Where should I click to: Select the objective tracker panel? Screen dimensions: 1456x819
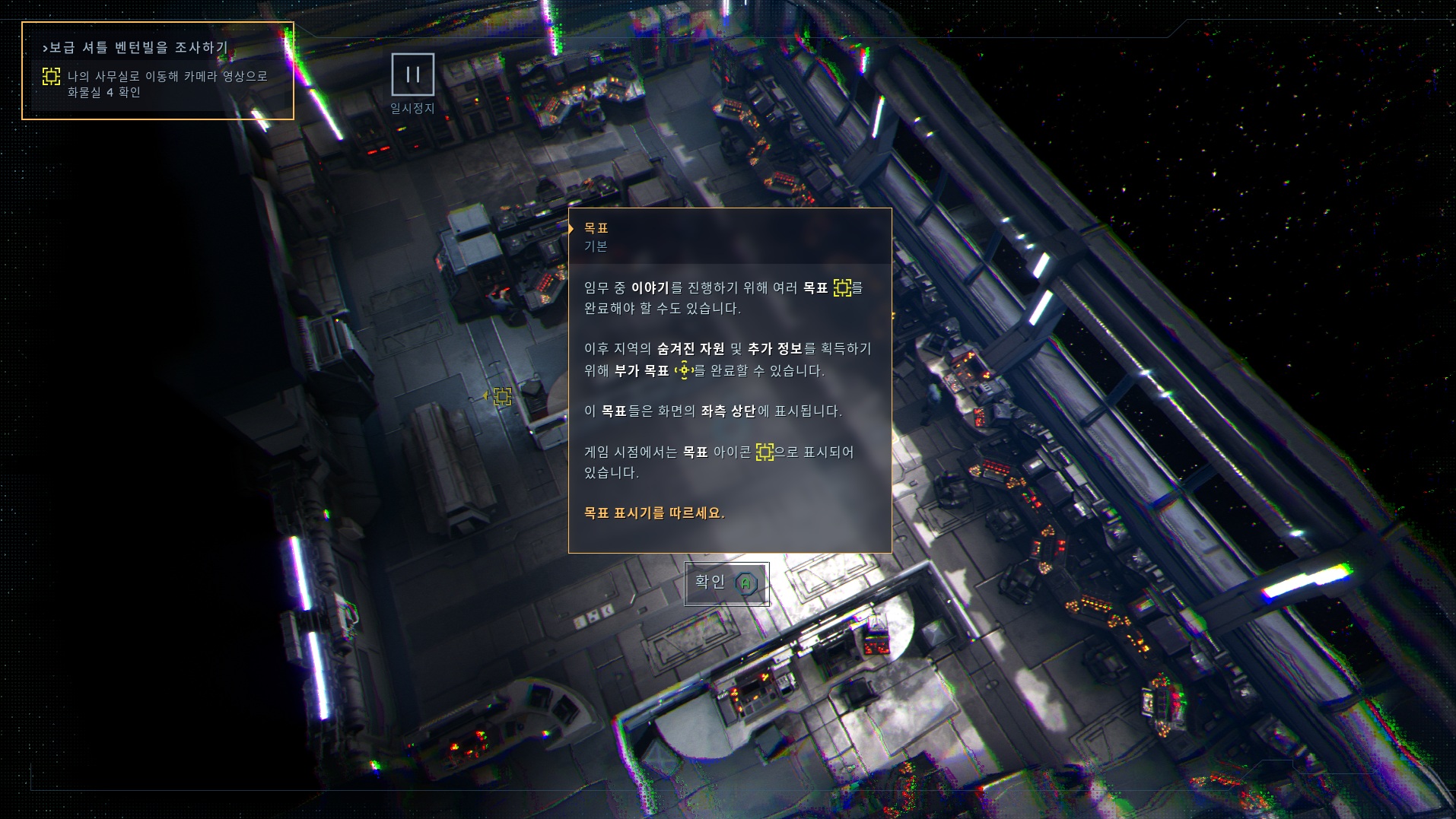tap(157, 71)
